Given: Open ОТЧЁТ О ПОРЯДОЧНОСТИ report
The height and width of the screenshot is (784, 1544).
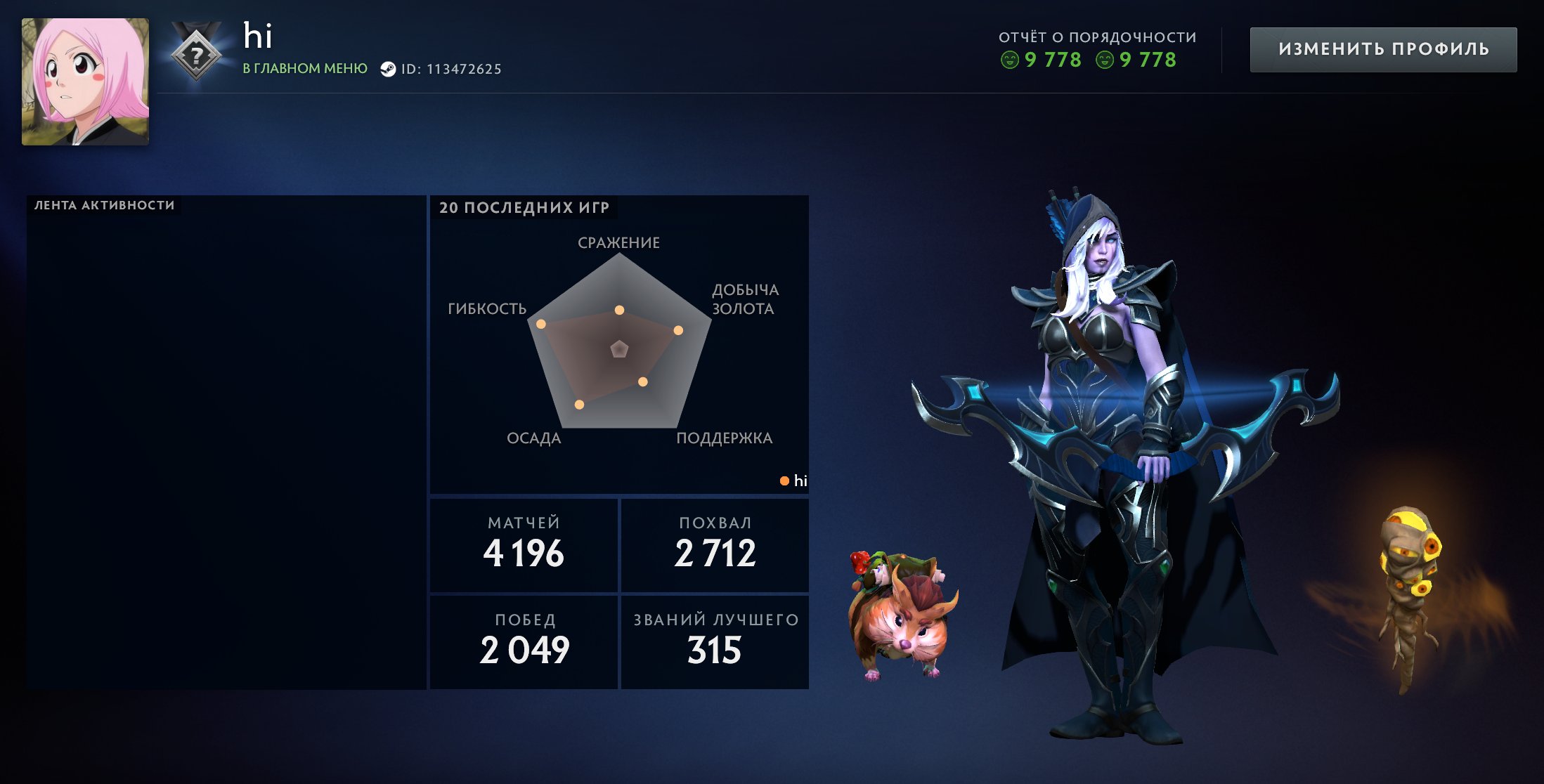Looking at the screenshot, I should (x=1096, y=37).
